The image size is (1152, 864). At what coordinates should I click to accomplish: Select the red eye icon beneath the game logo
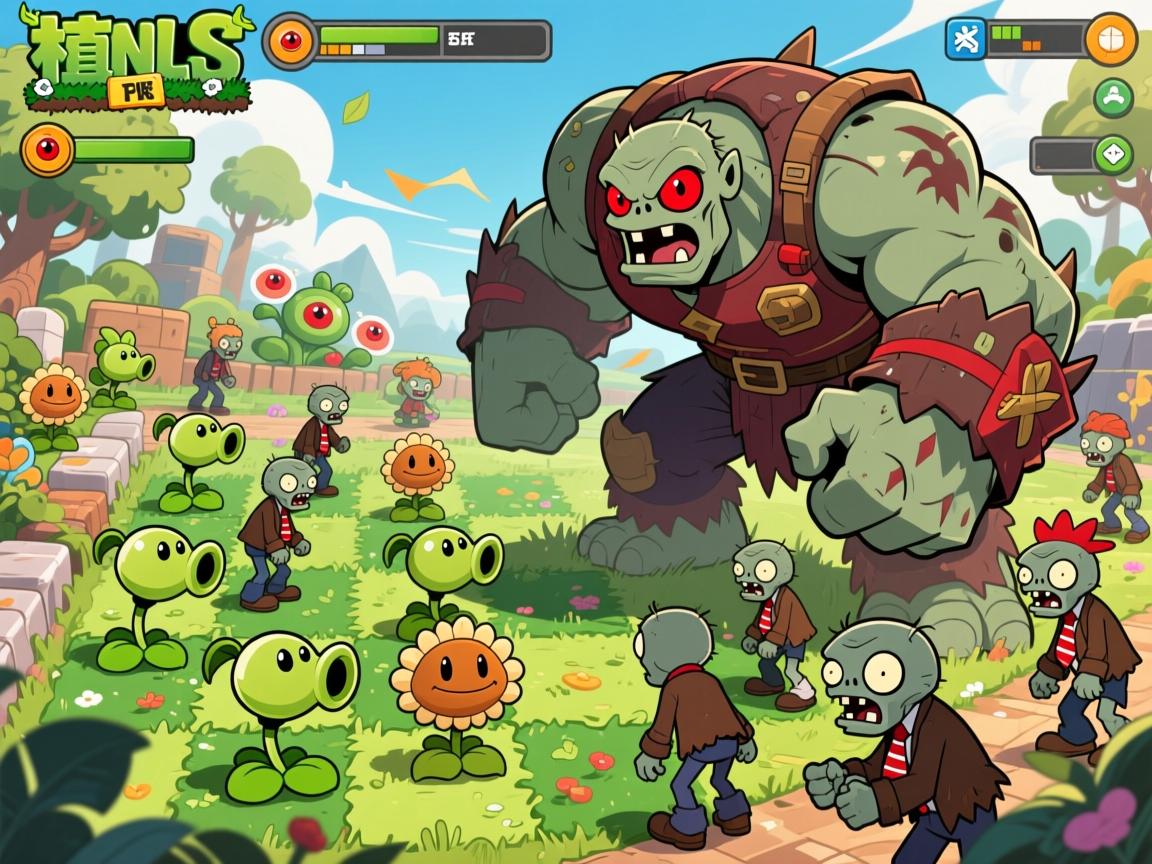pyautogui.click(x=47, y=150)
